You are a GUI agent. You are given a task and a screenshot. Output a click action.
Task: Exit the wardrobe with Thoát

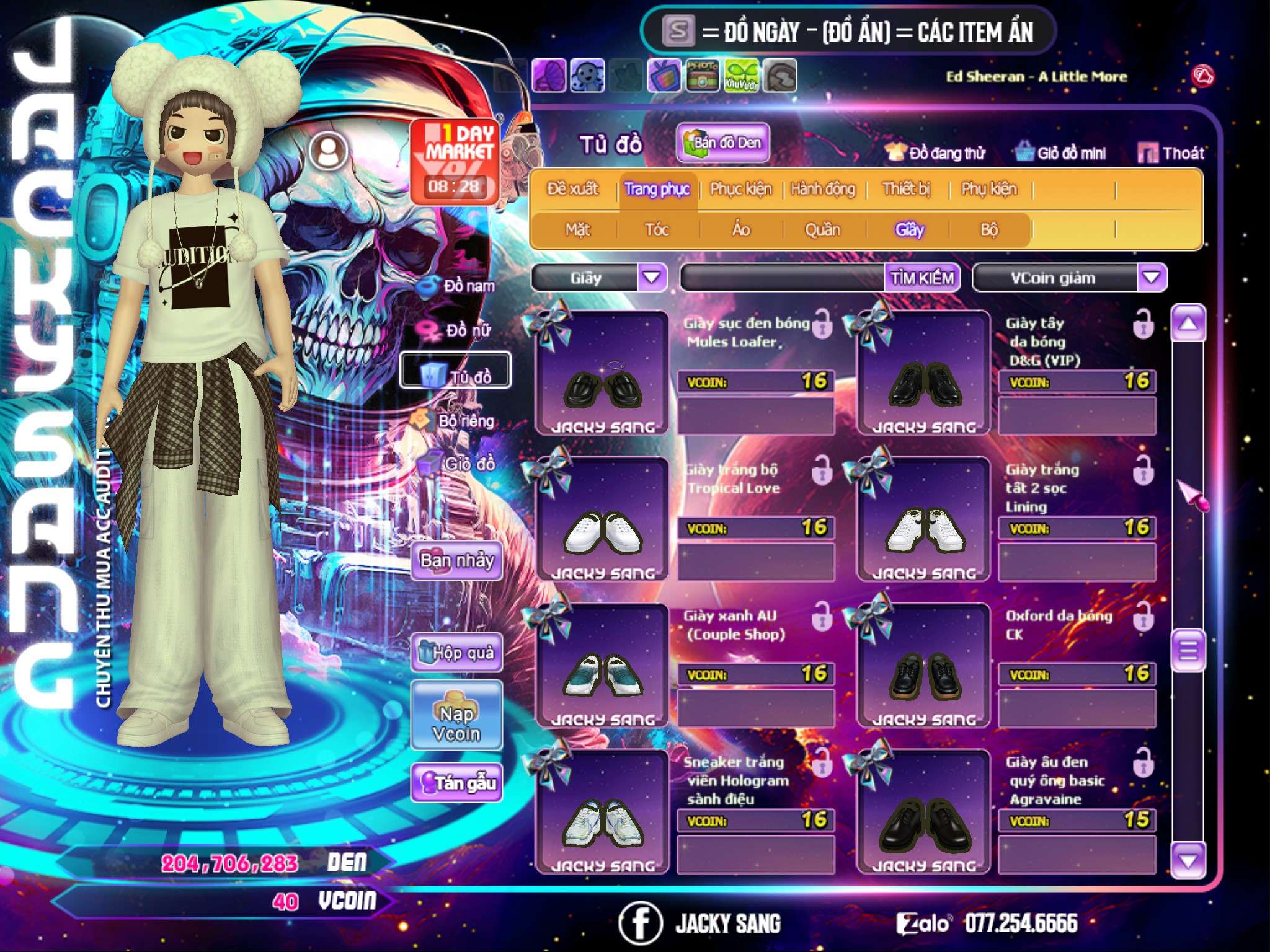coord(1171,152)
